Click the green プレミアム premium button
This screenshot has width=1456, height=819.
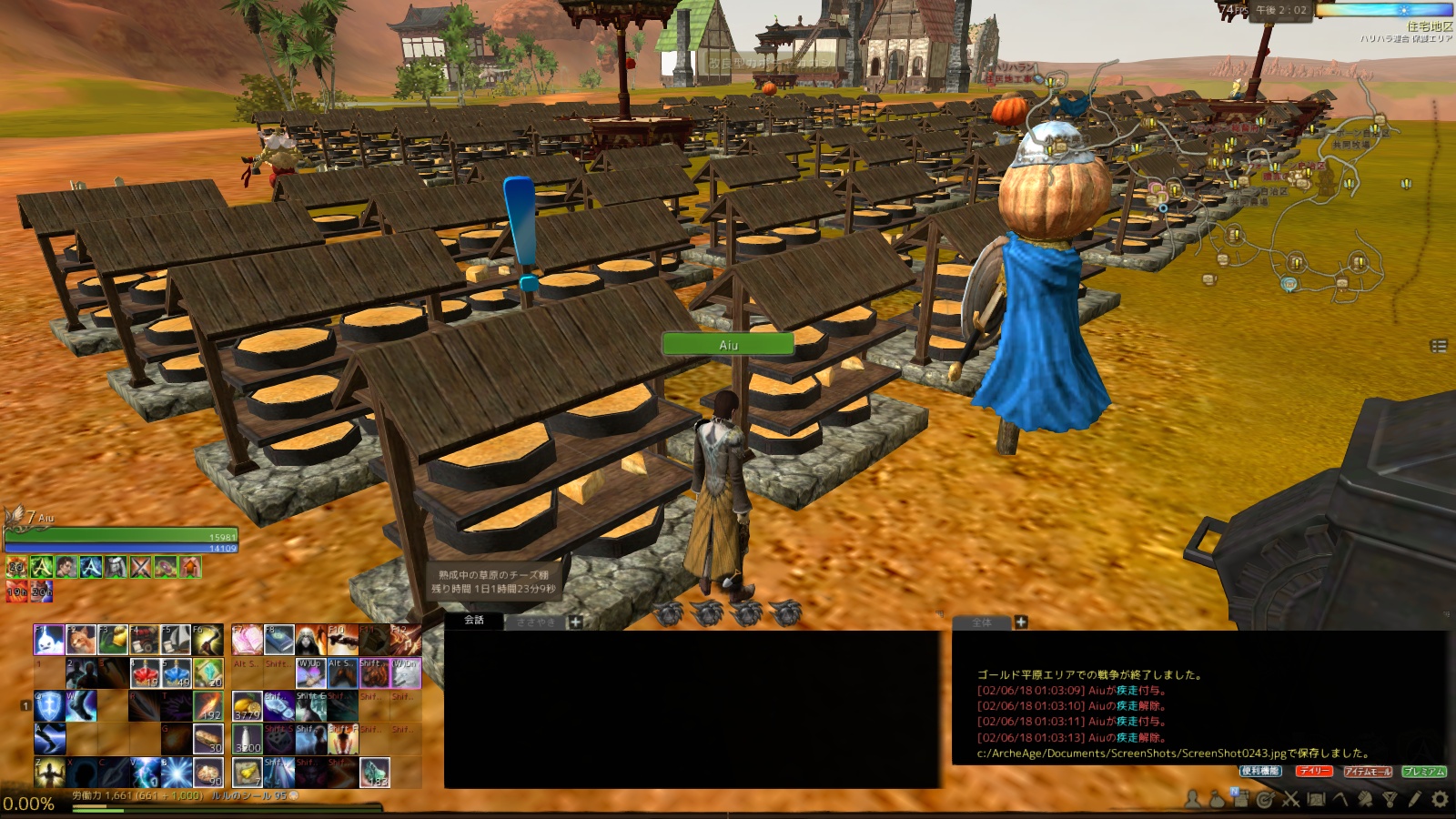1424,771
